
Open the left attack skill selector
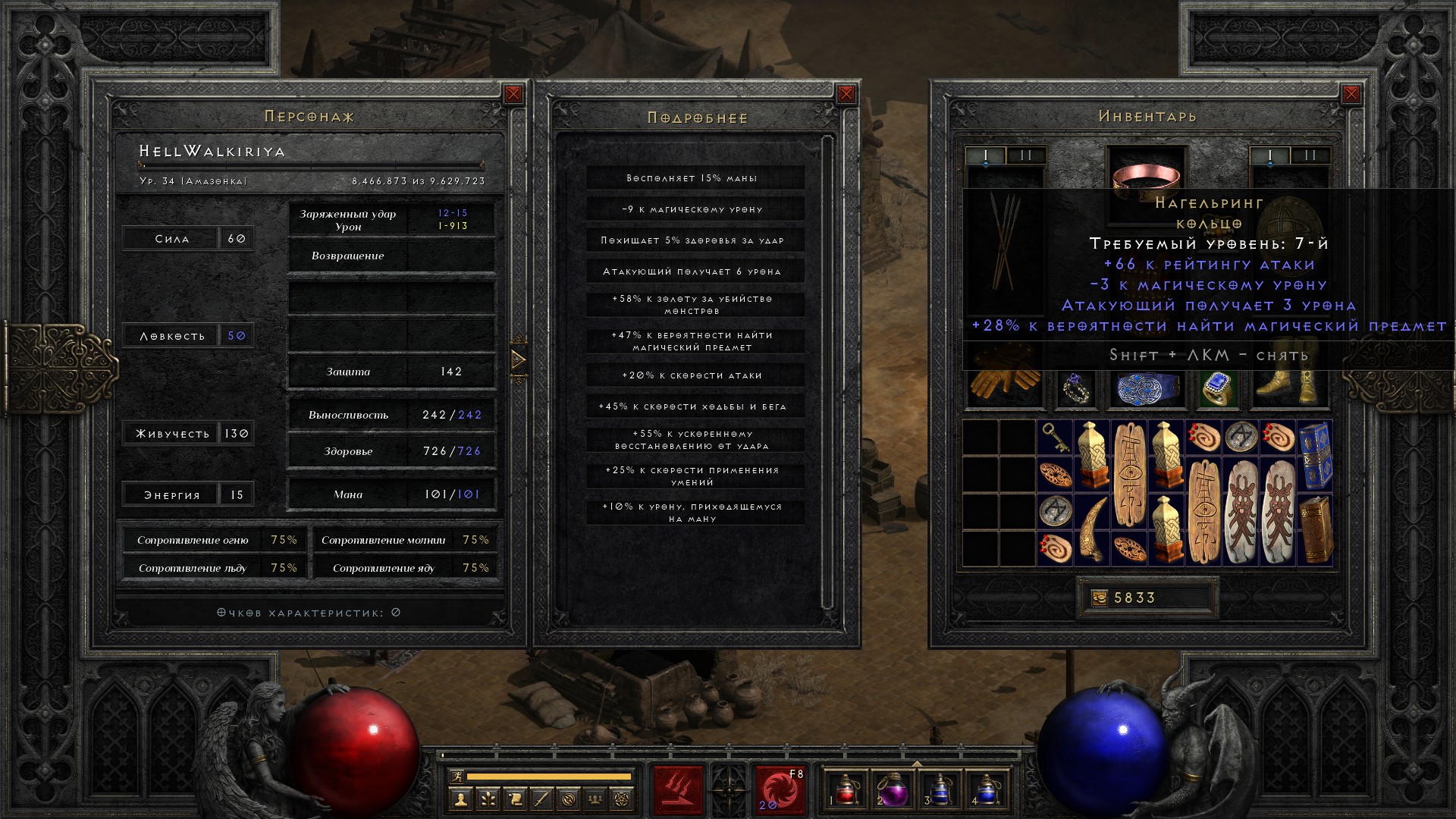[x=678, y=790]
